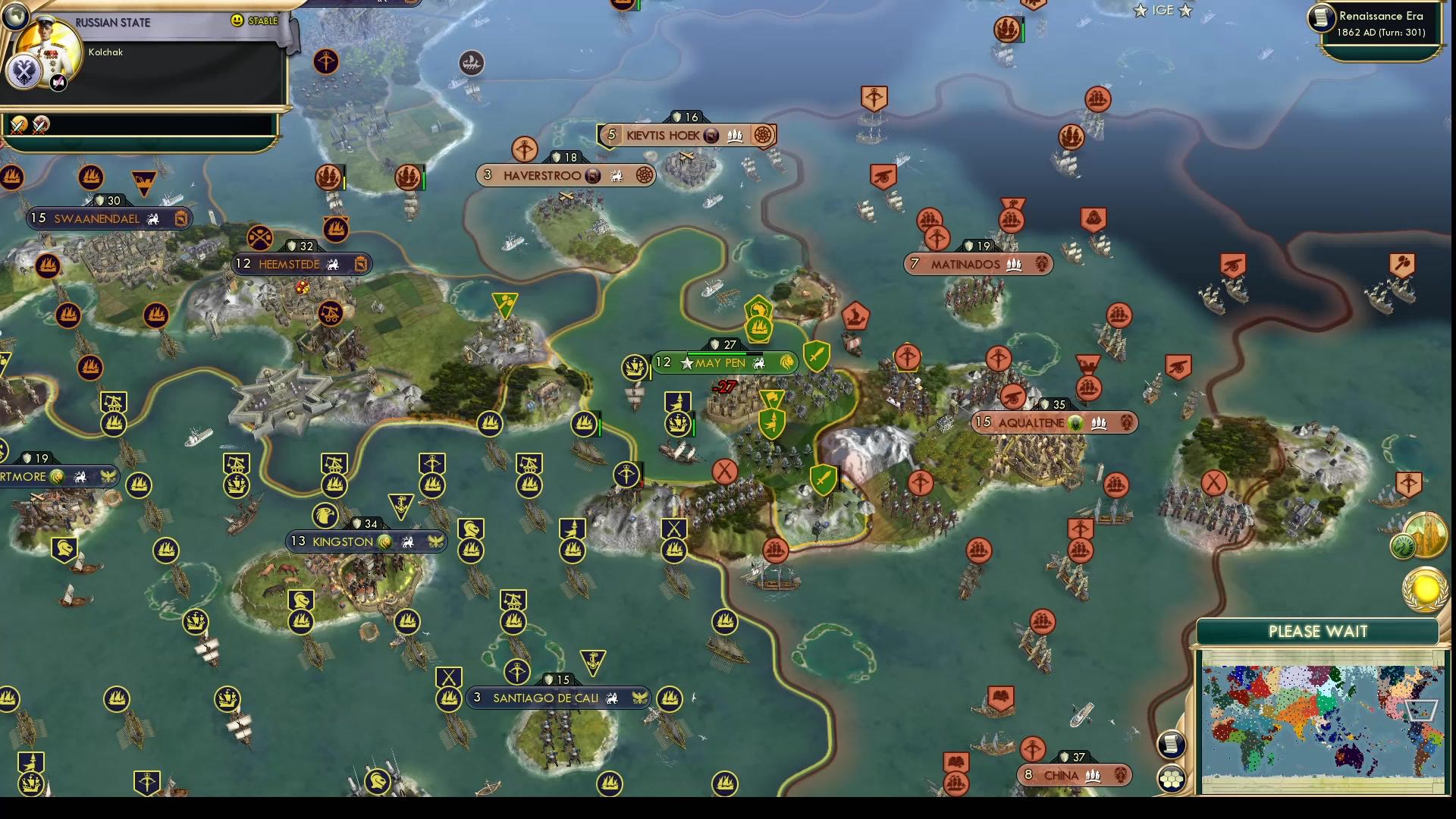Click the wonder-completed circular notification
This screenshot has width=1456, height=819.
(1426, 535)
